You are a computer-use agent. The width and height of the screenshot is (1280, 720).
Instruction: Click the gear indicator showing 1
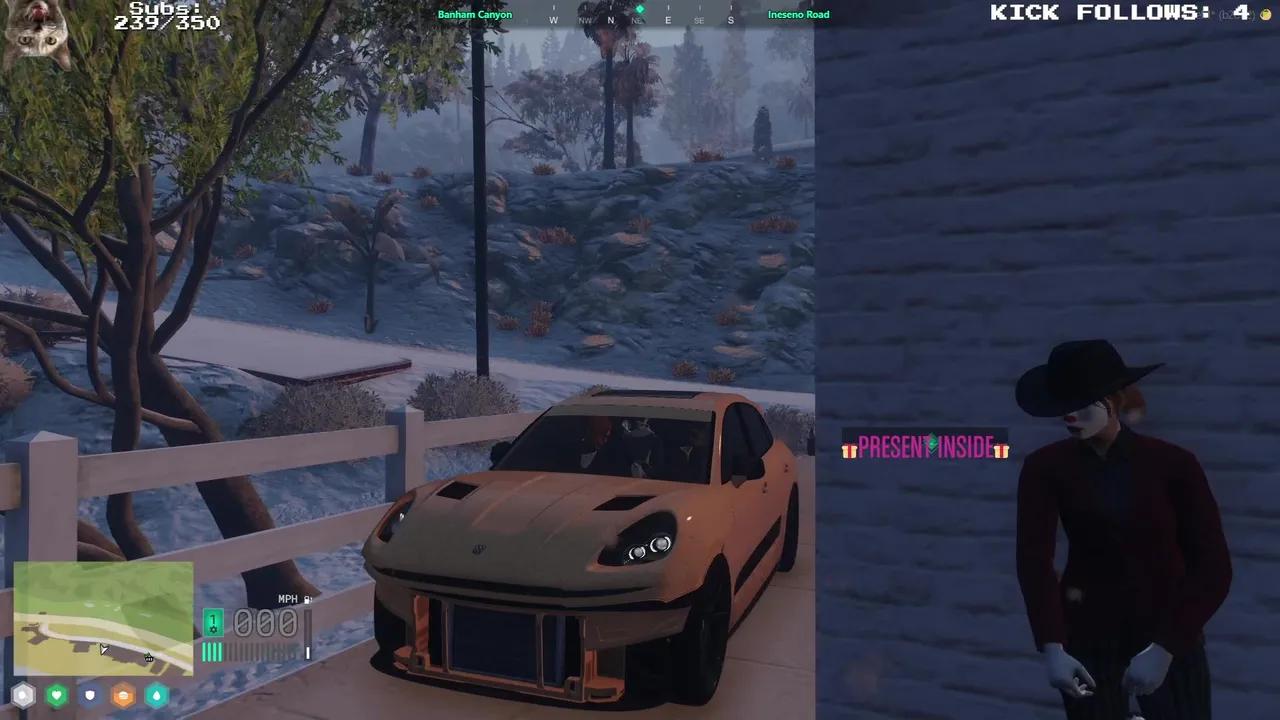(213, 623)
